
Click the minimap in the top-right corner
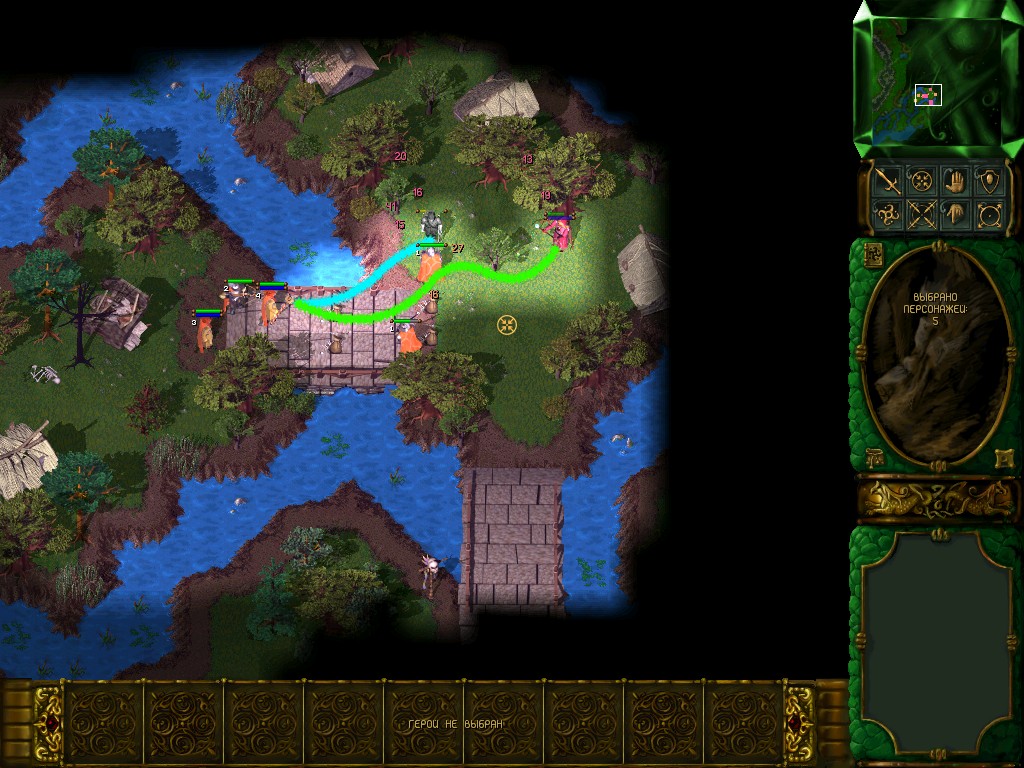(937, 79)
